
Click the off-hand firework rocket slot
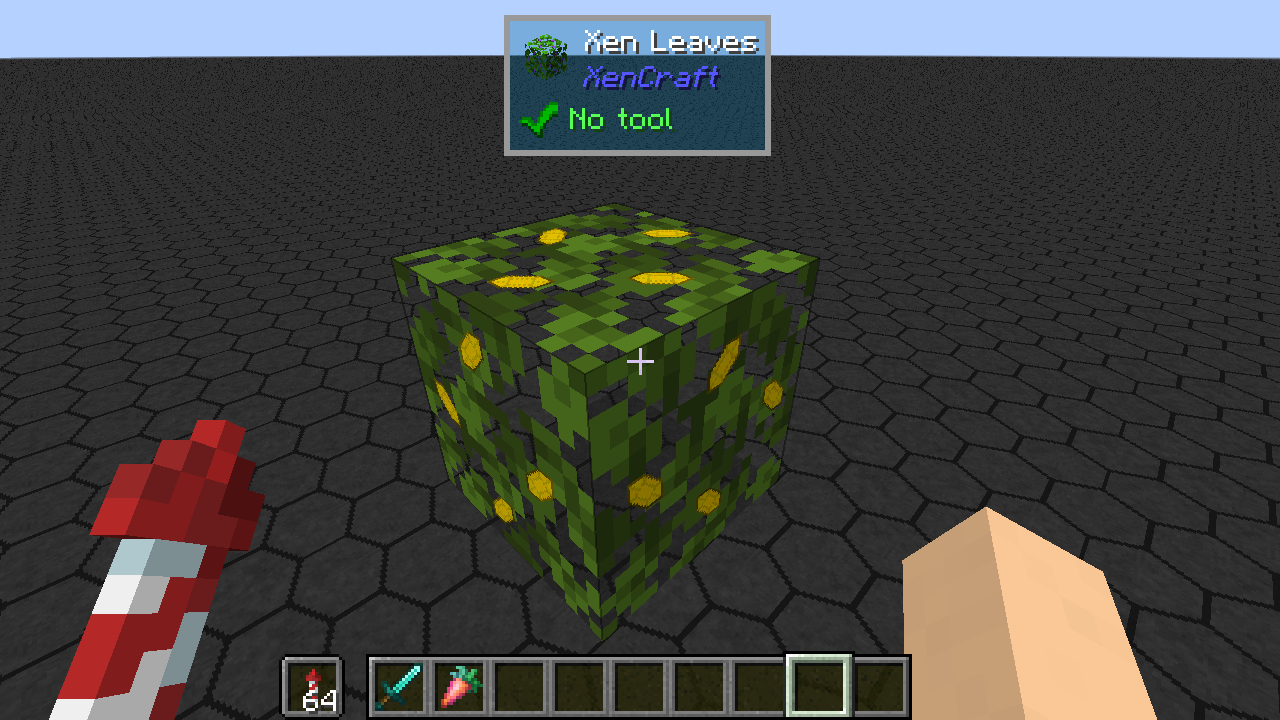point(313,686)
